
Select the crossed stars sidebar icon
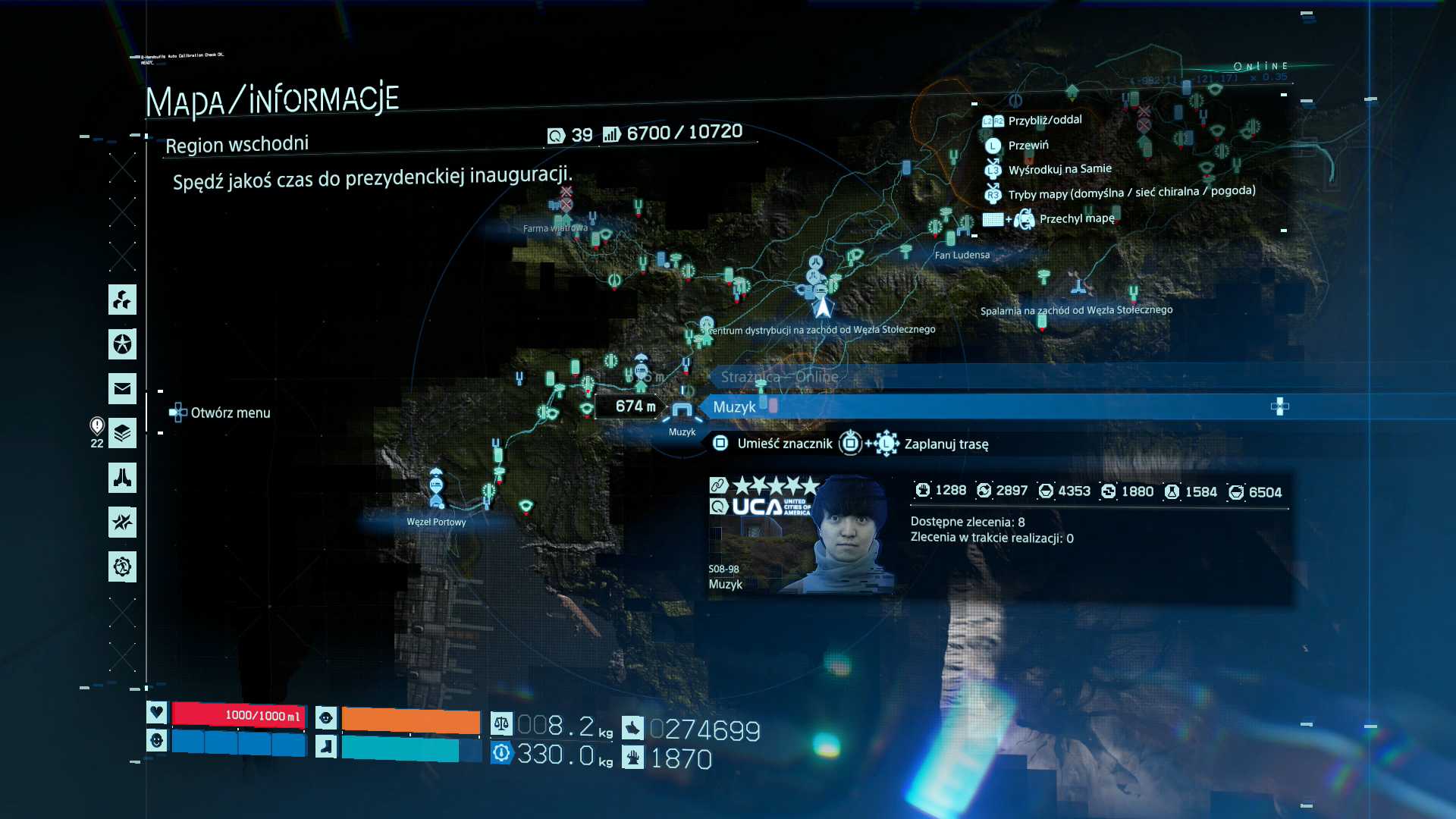click(x=122, y=522)
